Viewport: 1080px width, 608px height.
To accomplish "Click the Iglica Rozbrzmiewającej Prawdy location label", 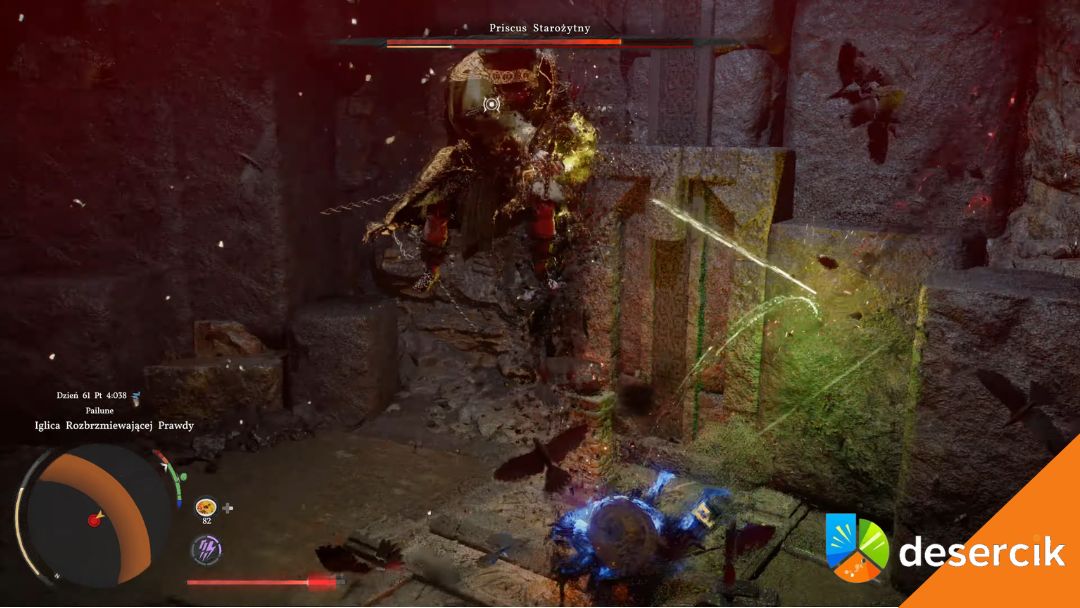I will (112, 426).
